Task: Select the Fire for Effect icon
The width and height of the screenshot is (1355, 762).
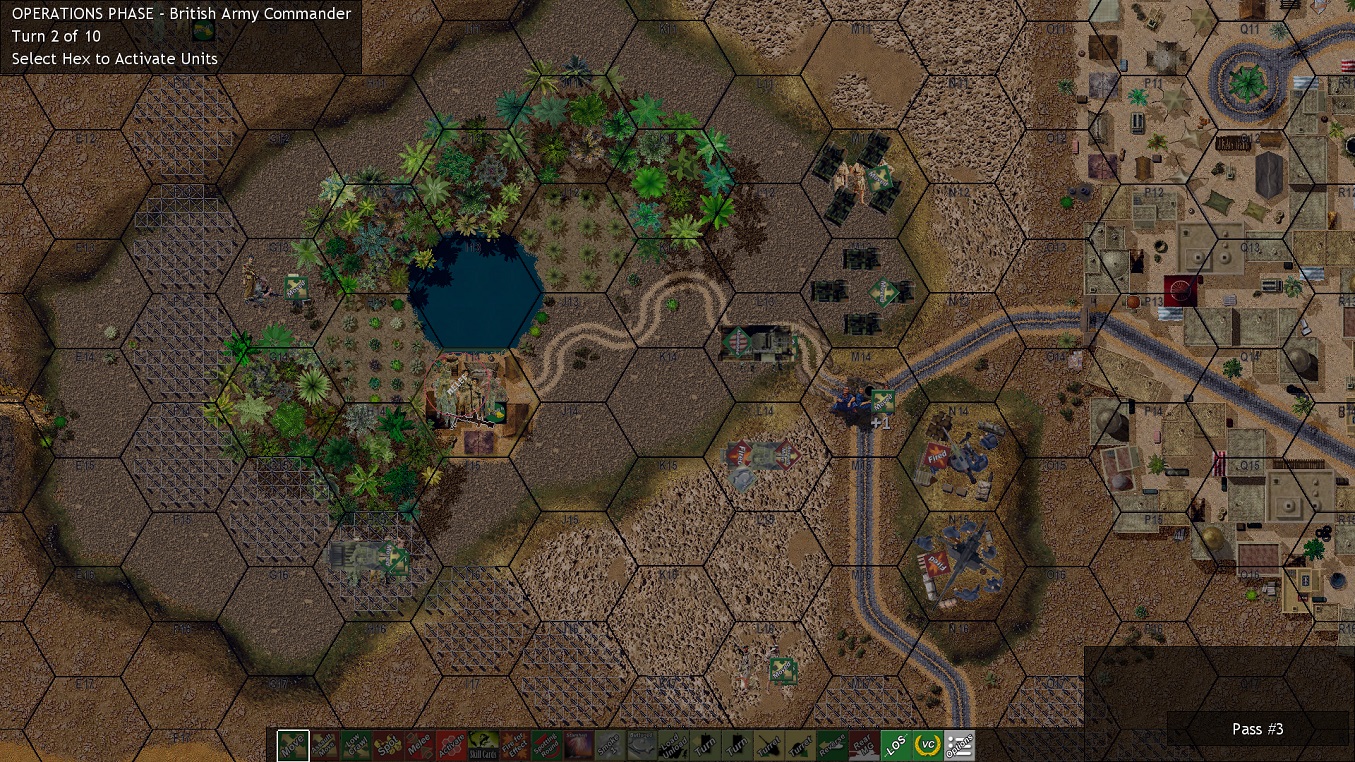Action: tap(517, 745)
